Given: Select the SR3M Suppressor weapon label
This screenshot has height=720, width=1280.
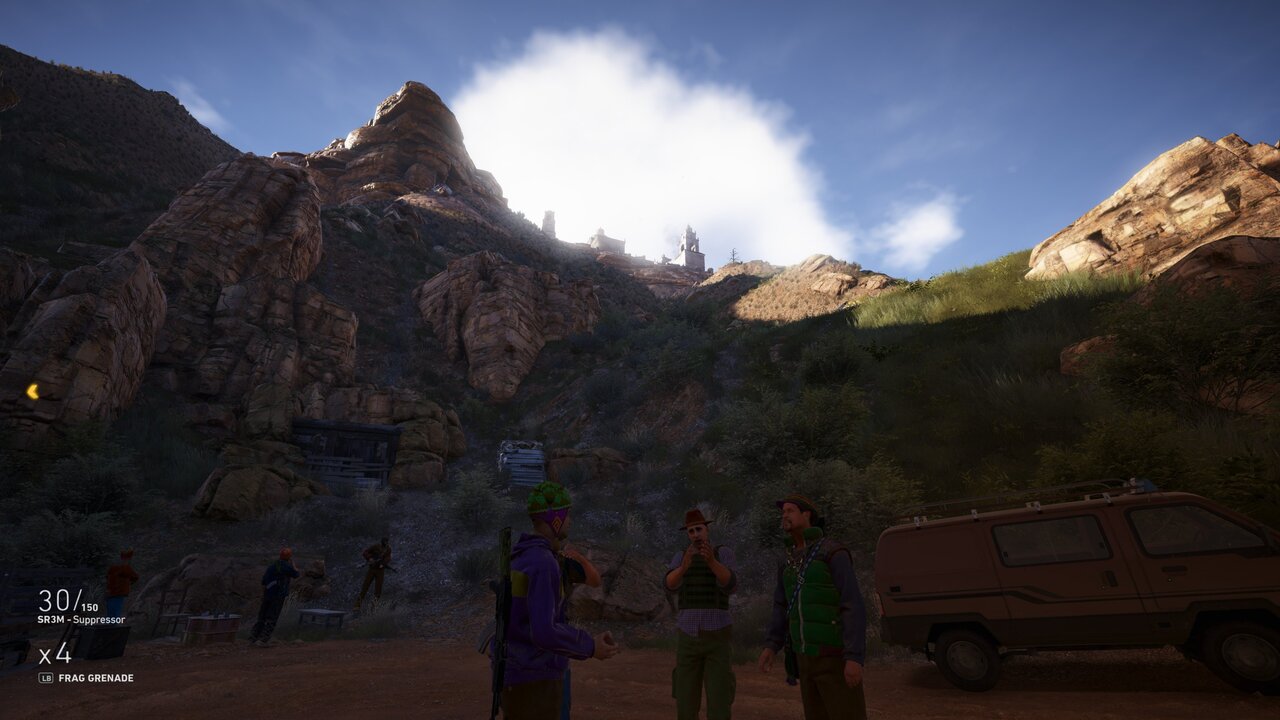Looking at the screenshot, I should click(x=81, y=620).
